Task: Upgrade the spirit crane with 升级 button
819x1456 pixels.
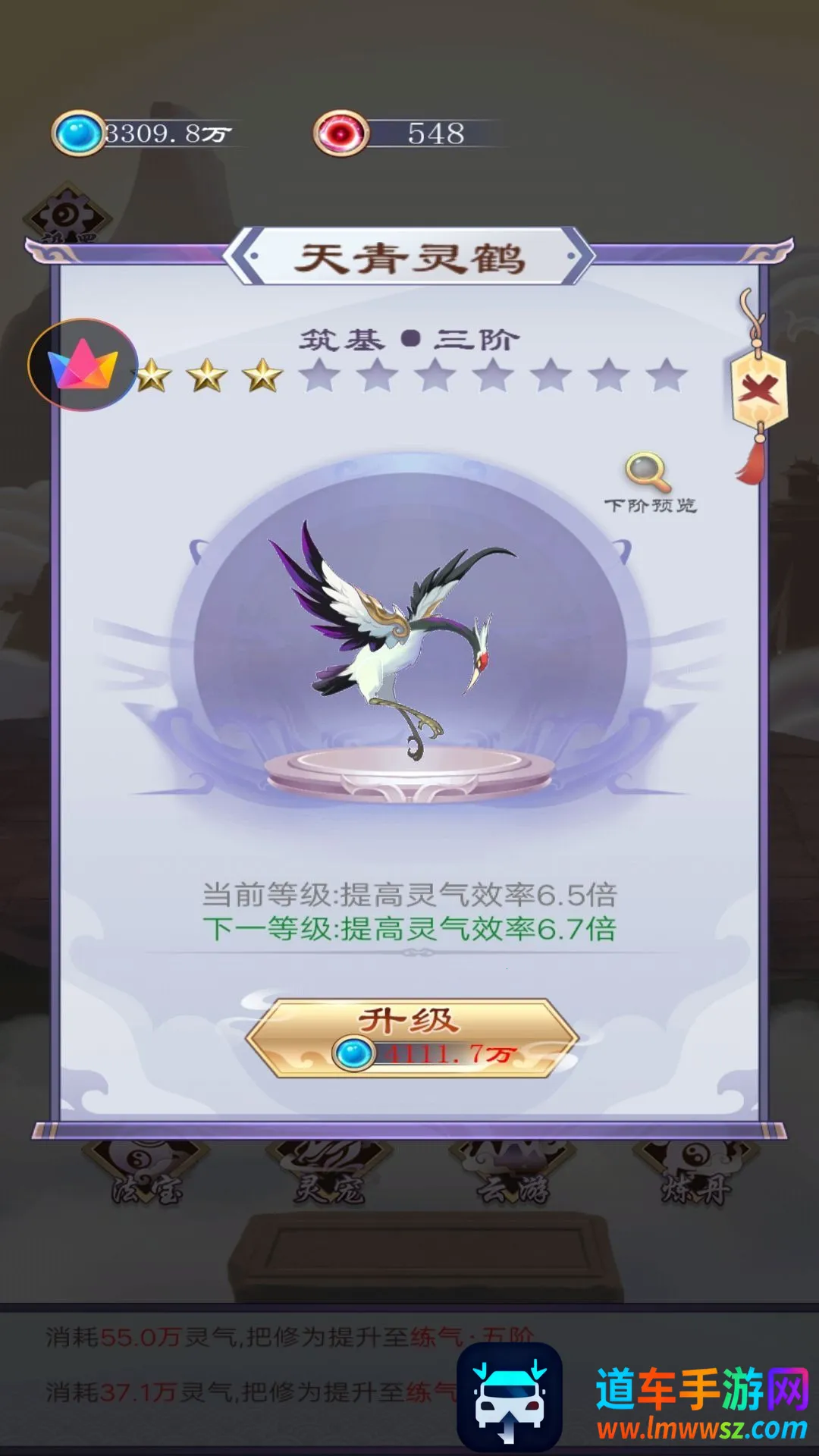Action: (x=410, y=1037)
